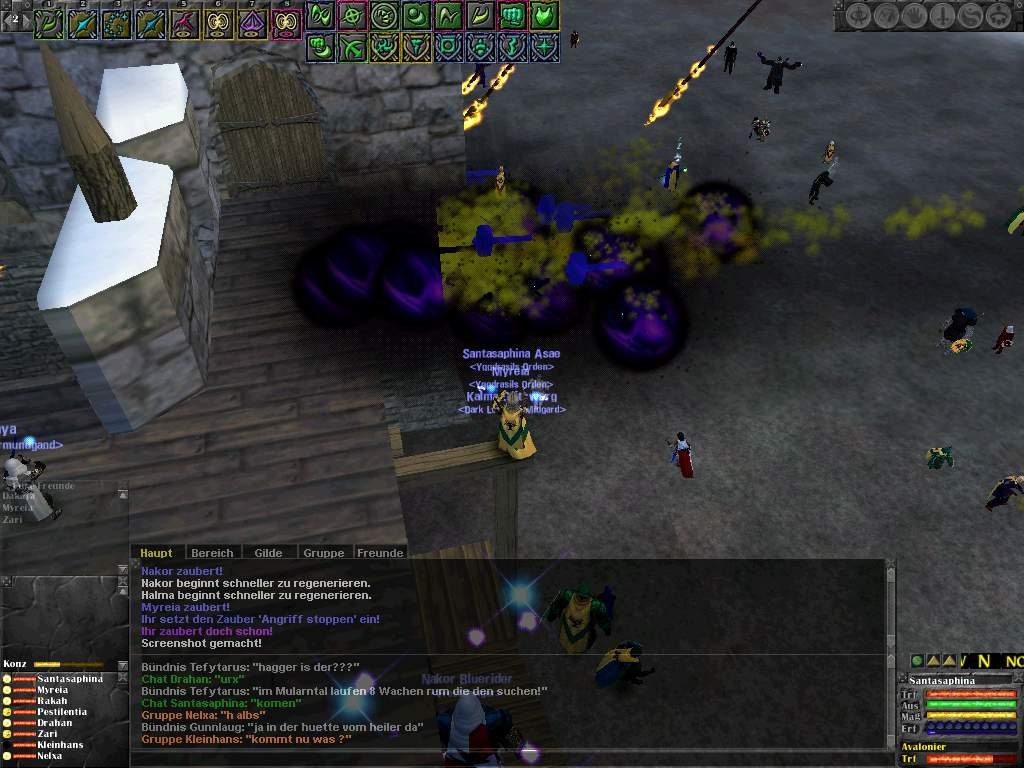
Task: Select the N compass heading indicator
Action: pos(984,661)
